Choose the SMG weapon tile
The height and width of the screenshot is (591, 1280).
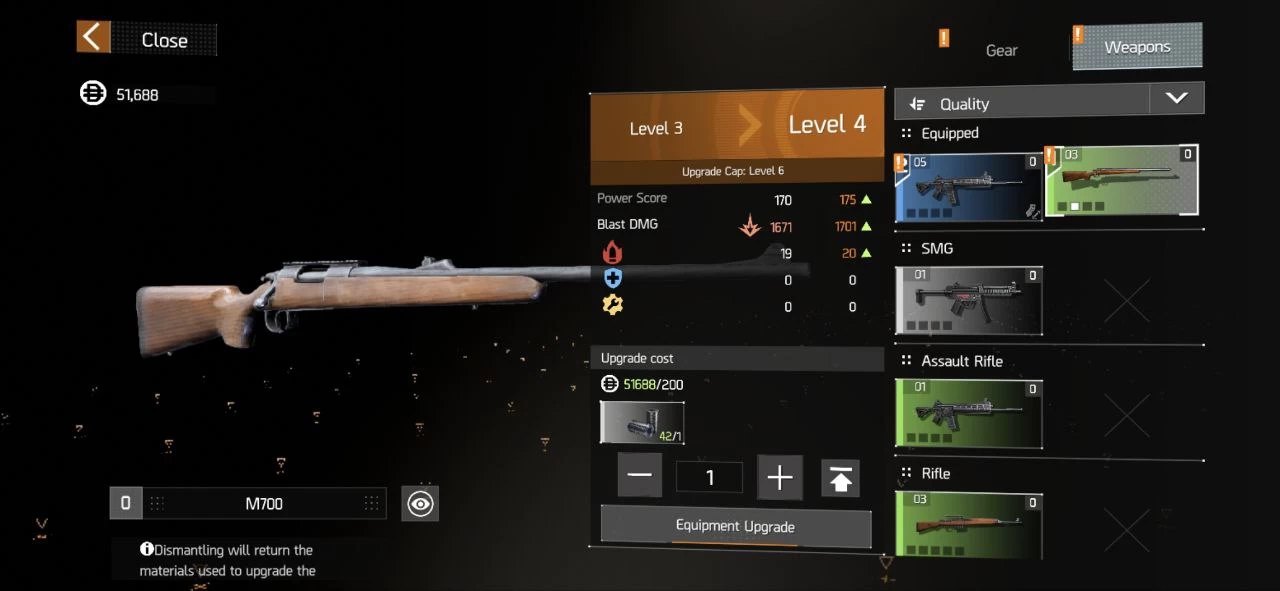969,300
